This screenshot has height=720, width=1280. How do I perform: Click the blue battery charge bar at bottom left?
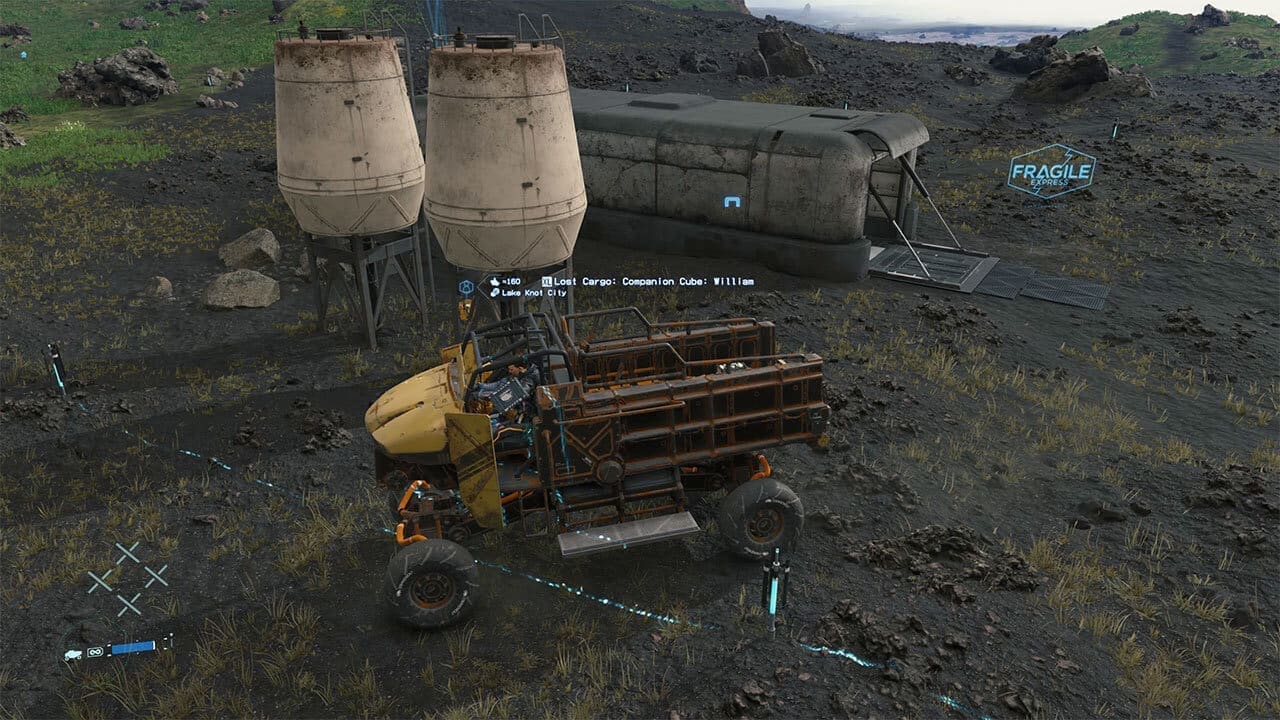pos(132,648)
